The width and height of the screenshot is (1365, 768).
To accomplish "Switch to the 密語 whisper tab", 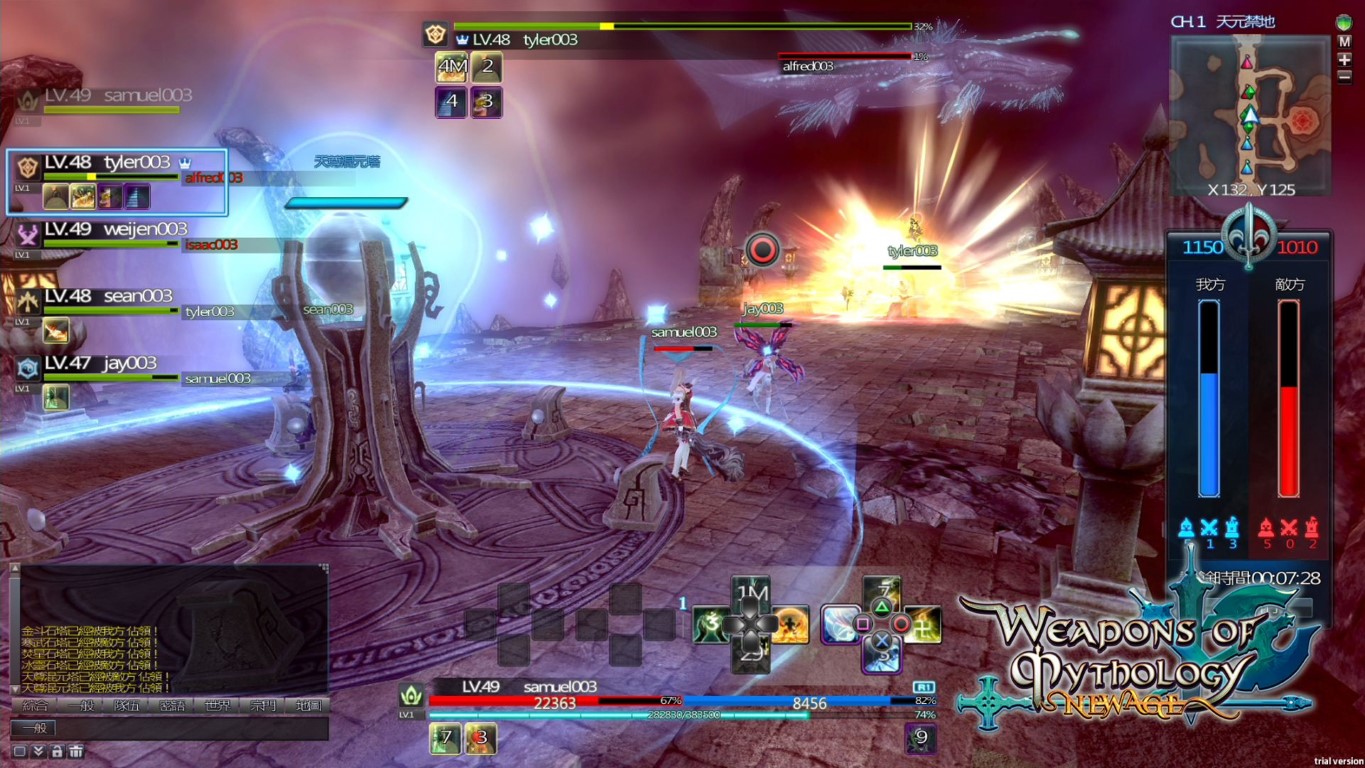I will [172, 706].
